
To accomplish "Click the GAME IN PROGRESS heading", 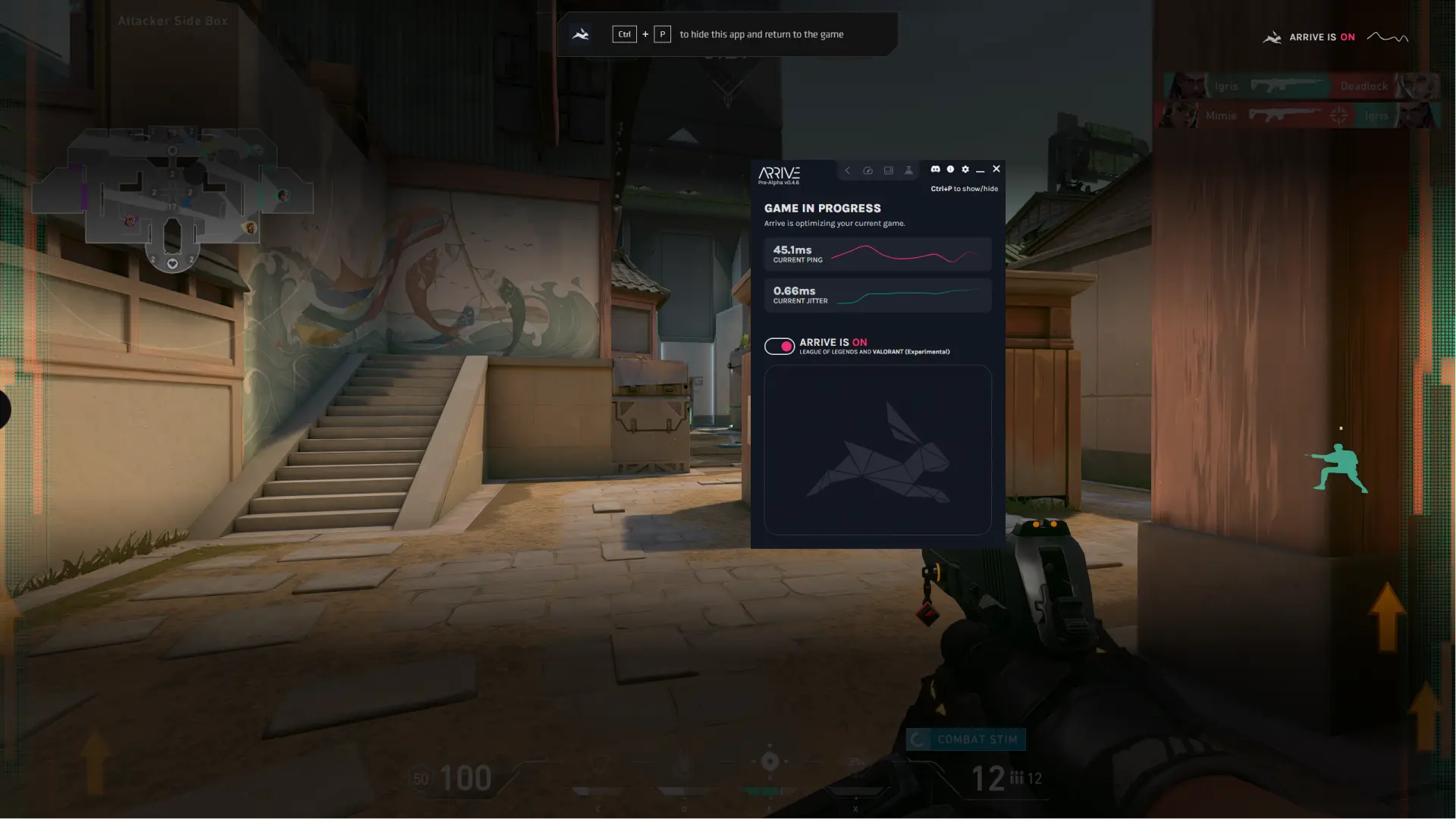I will coord(823,208).
